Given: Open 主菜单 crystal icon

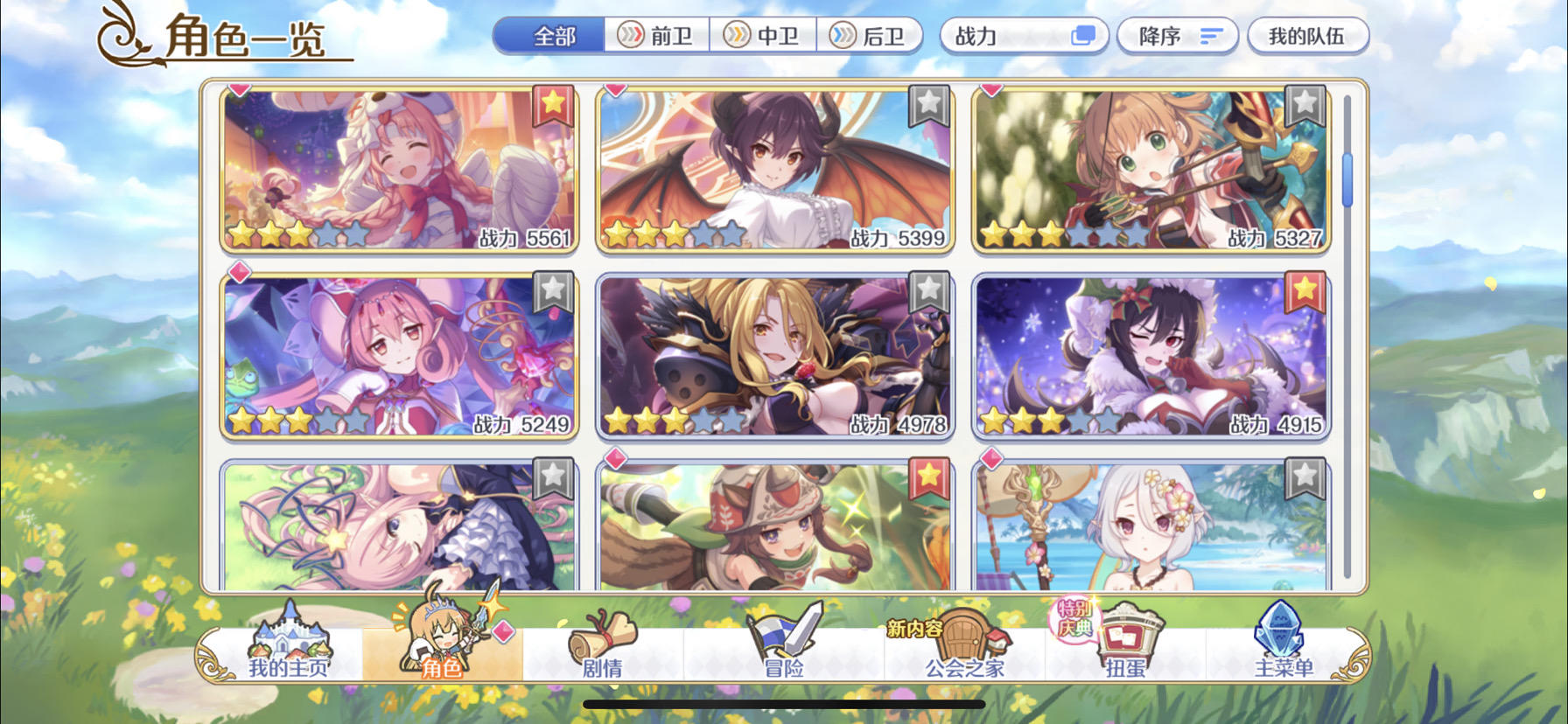Looking at the screenshot, I should pyautogui.click(x=1280, y=640).
